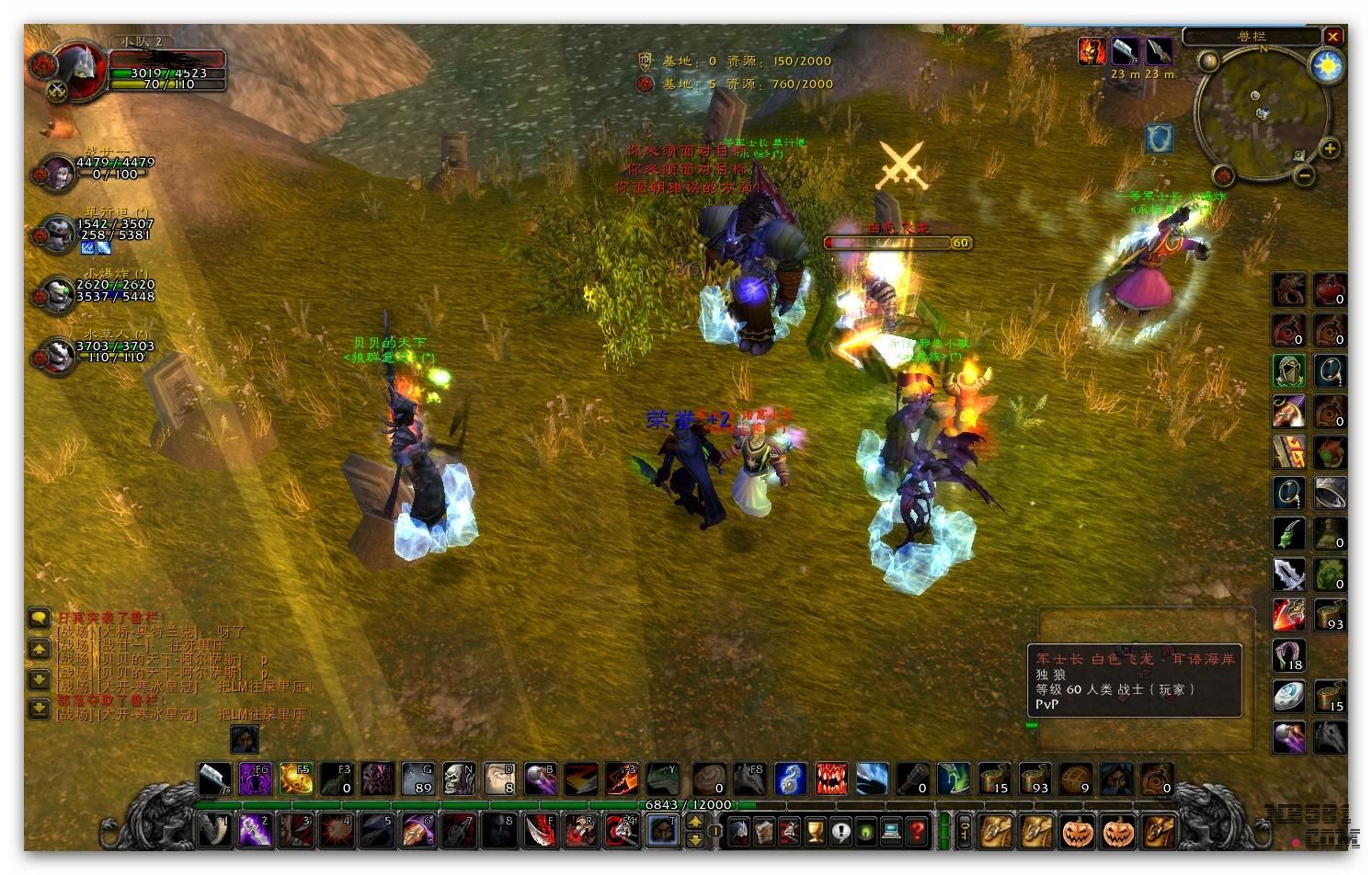Use the green helmet item on the side bar
1372x875 pixels.
tap(1289, 371)
